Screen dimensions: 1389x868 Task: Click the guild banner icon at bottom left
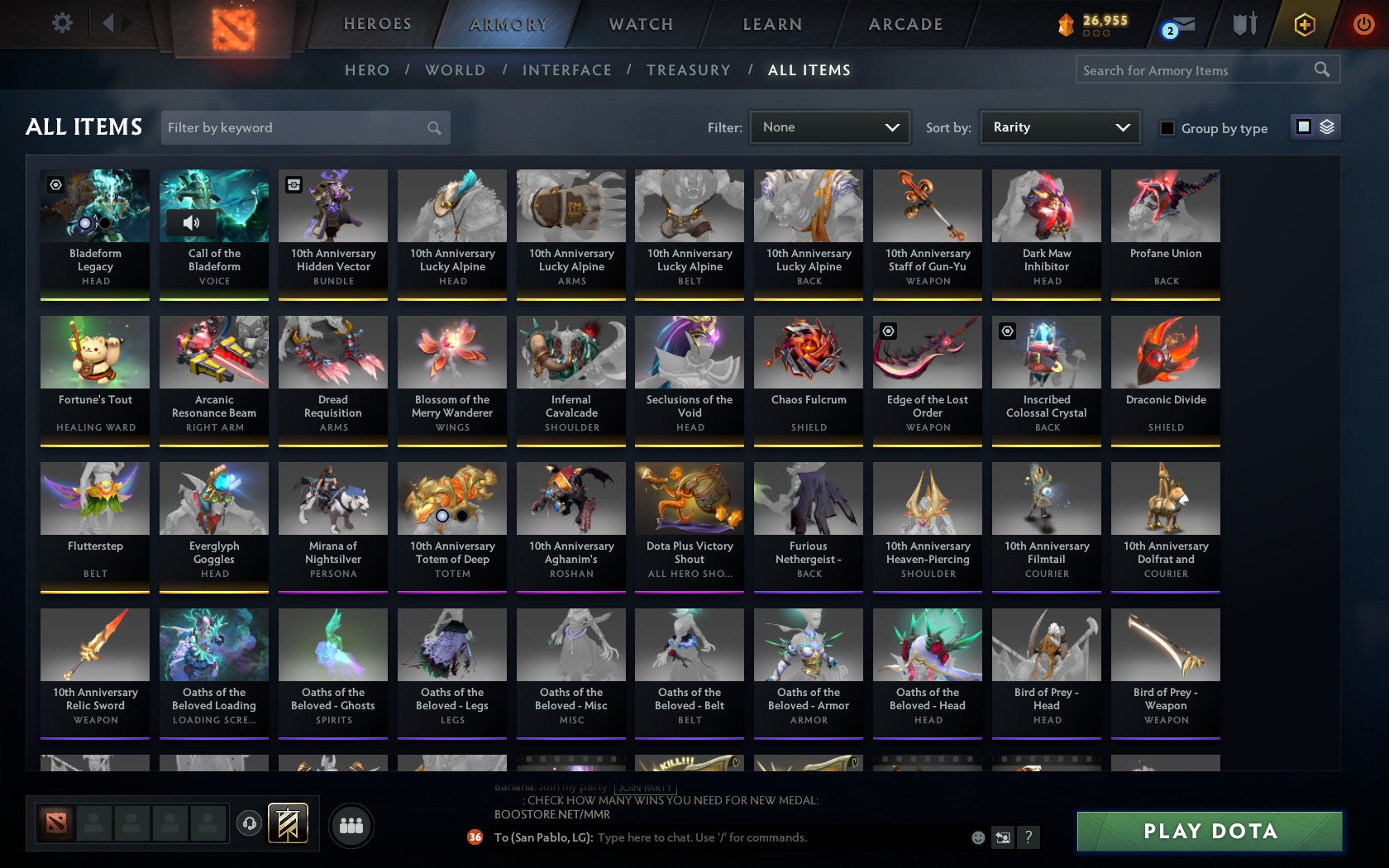288,823
